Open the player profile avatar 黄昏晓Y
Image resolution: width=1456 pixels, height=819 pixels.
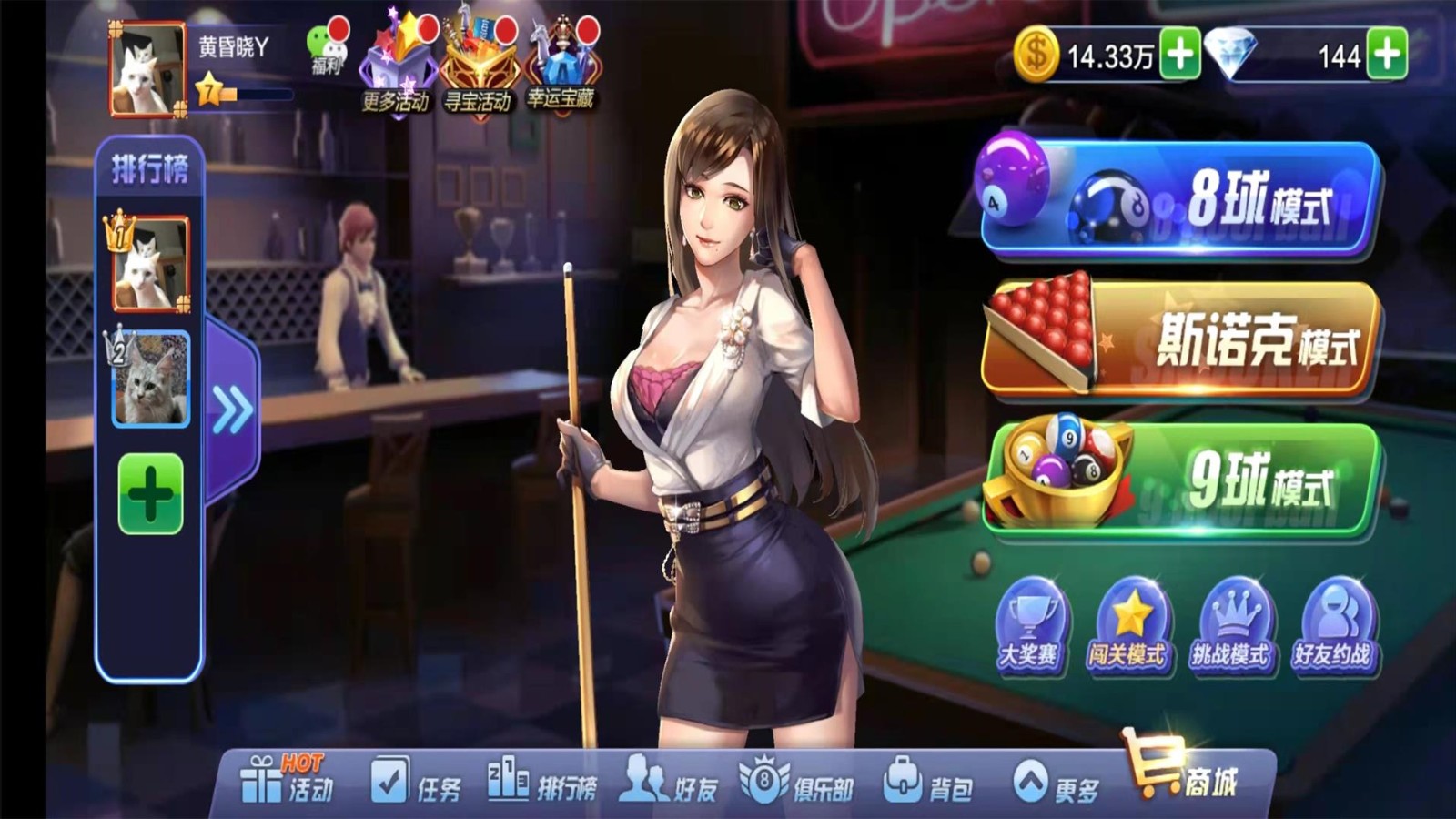tap(147, 70)
